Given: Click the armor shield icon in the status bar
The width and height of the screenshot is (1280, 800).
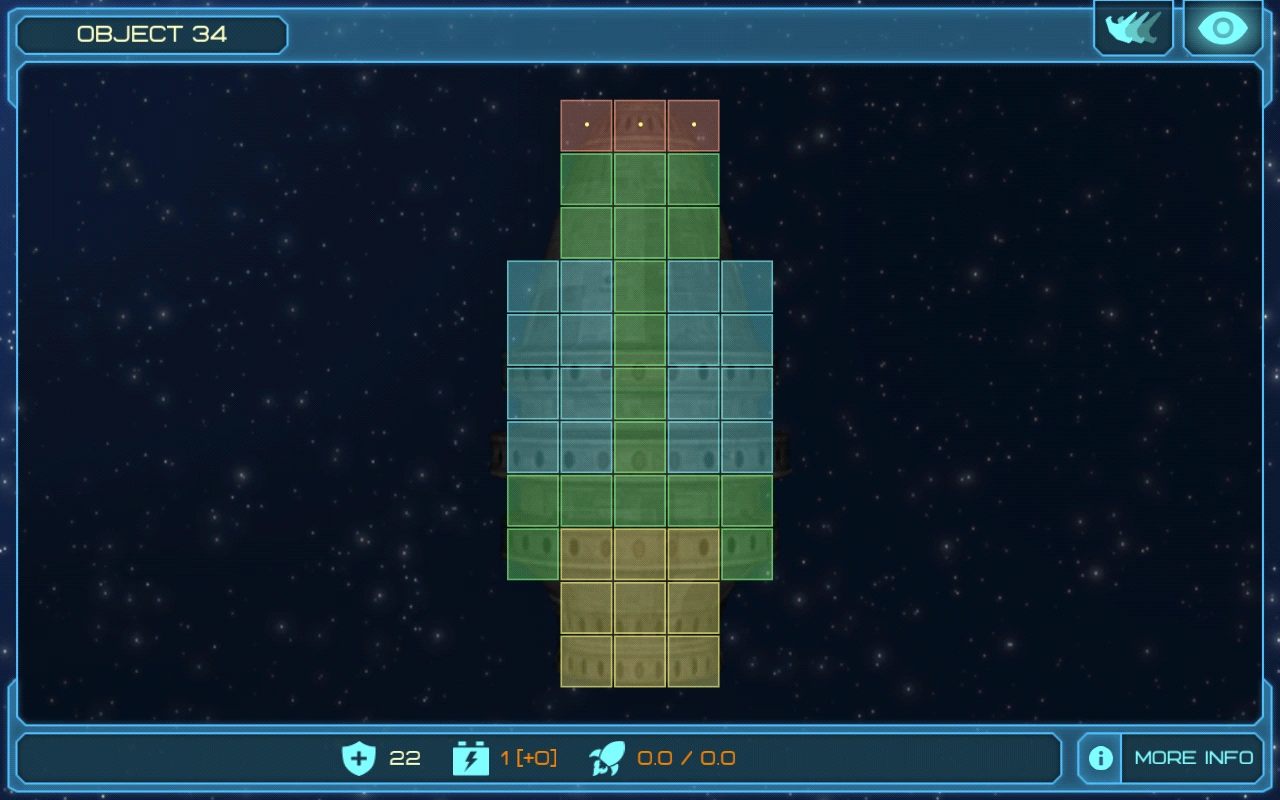Looking at the screenshot, I should coord(357,759).
